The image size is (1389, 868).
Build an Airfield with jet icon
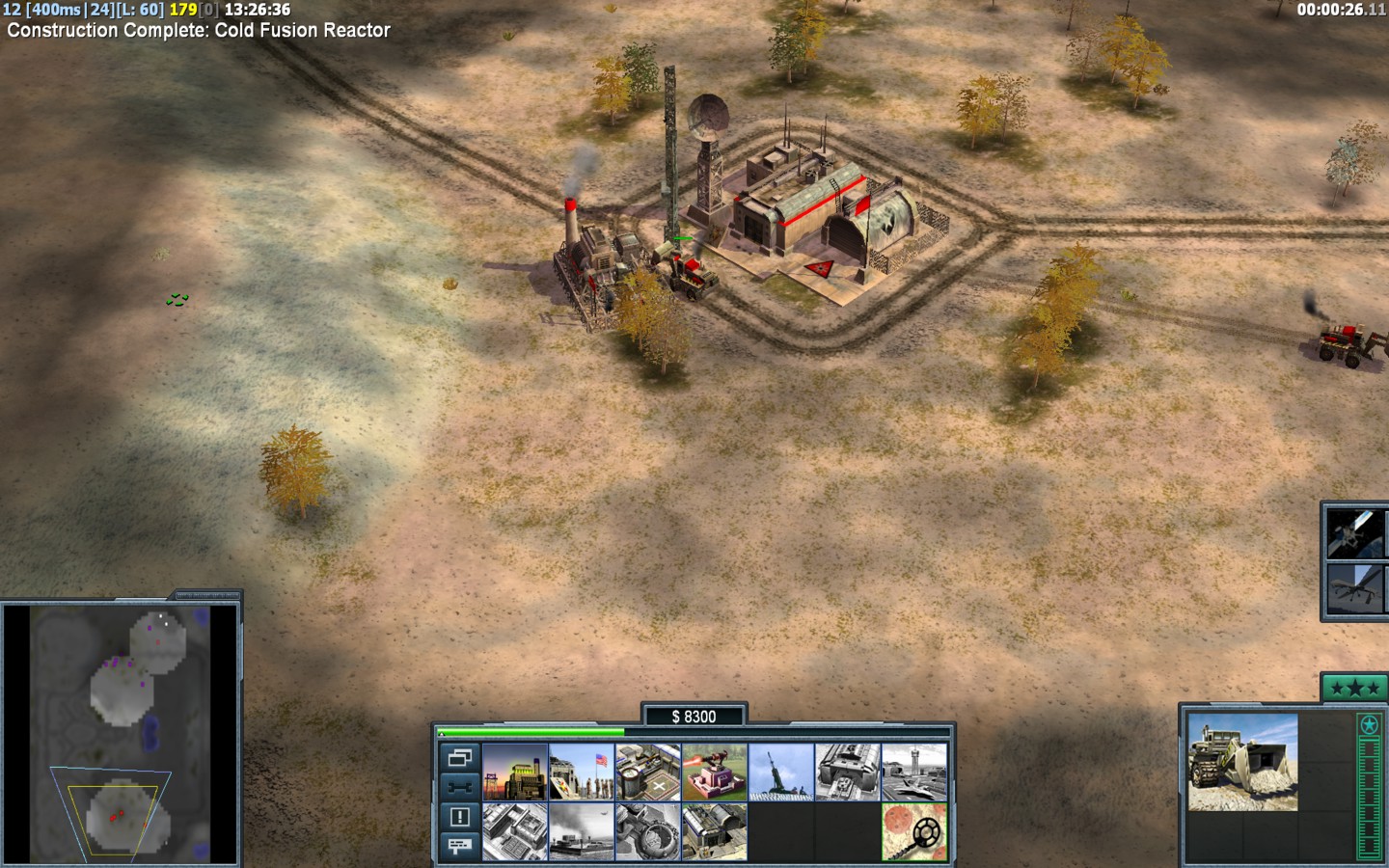click(x=914, y=772)
